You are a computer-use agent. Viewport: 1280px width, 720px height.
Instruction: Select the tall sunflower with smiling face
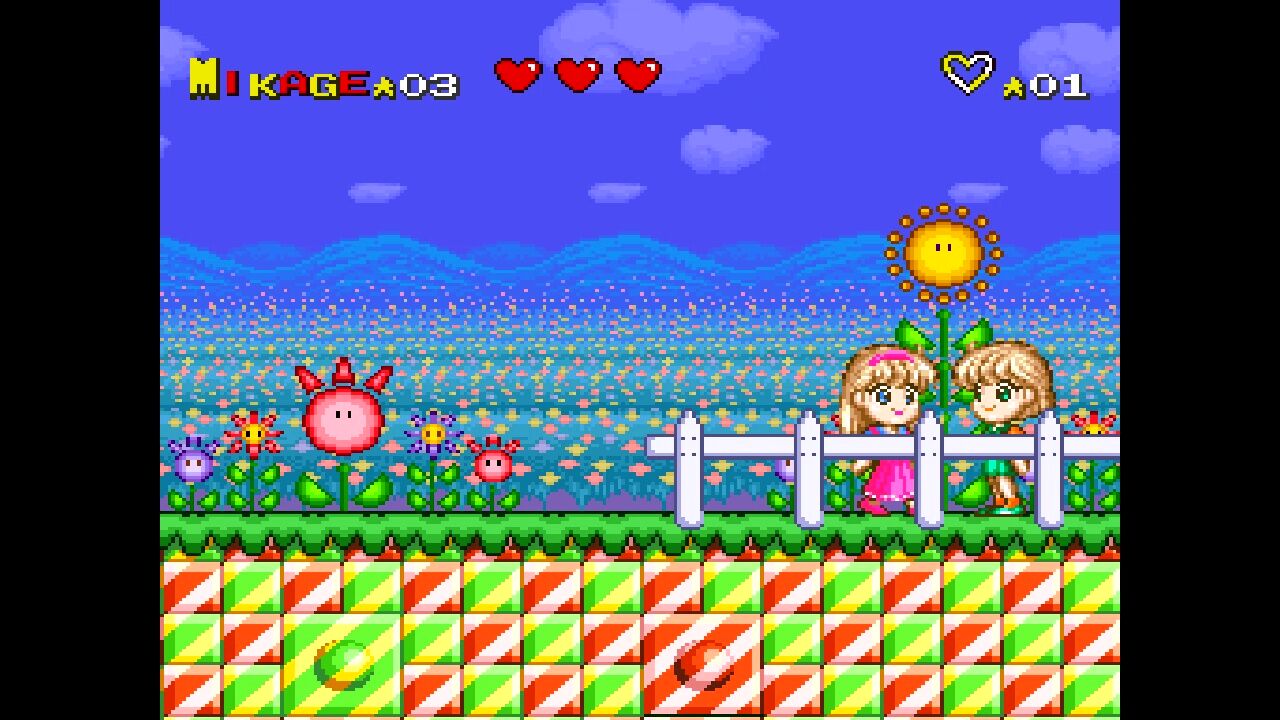(x=944, y=250)
